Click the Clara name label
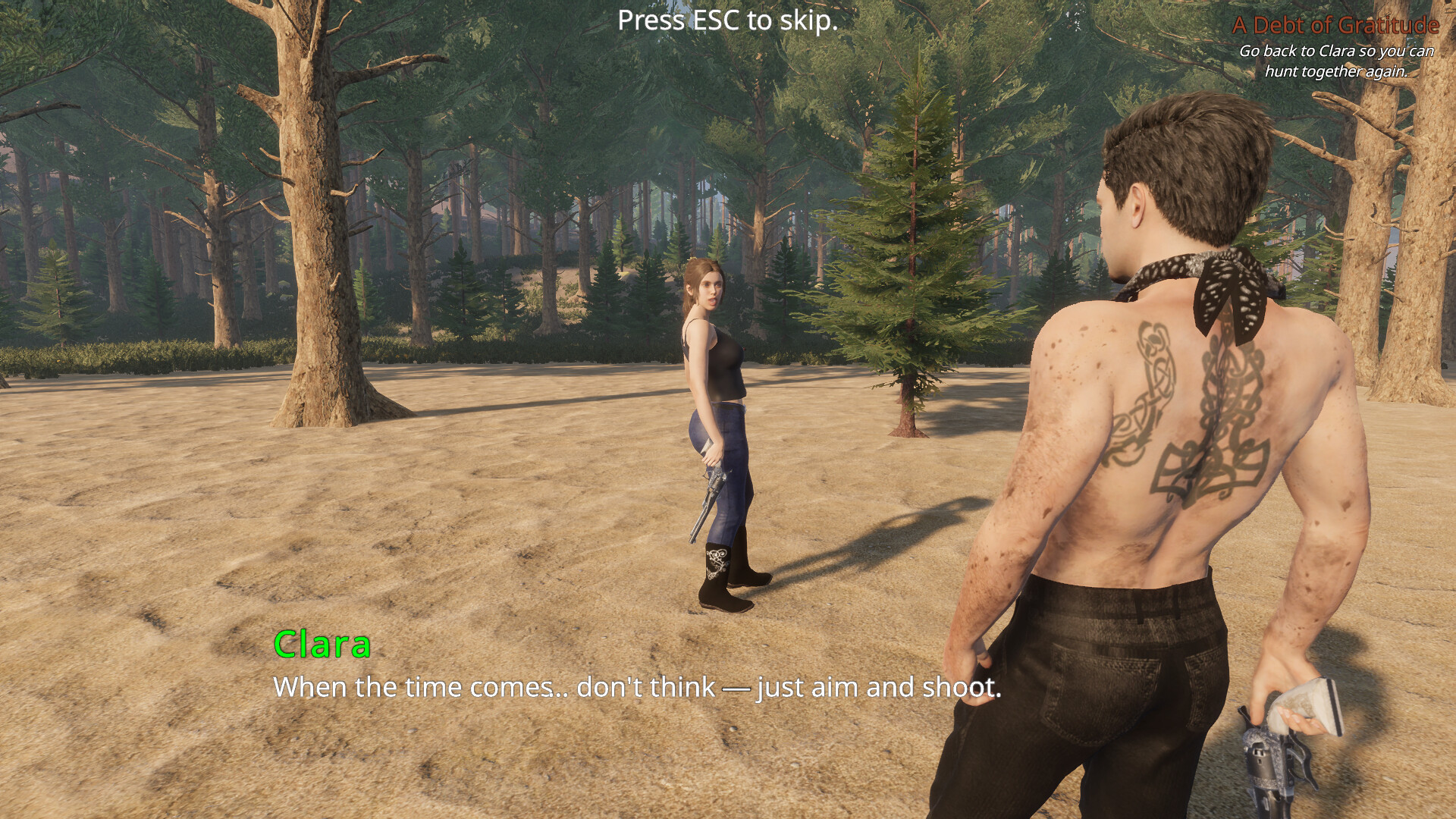The image size is (1456, 819). (x=322, y=646)
